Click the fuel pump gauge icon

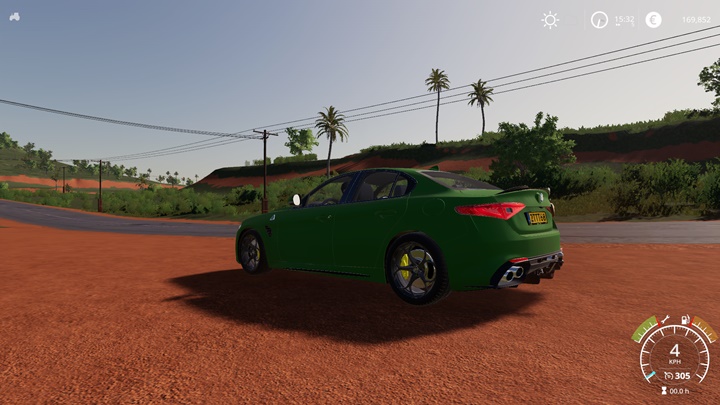pyautogui.click(x=686, y=320)
